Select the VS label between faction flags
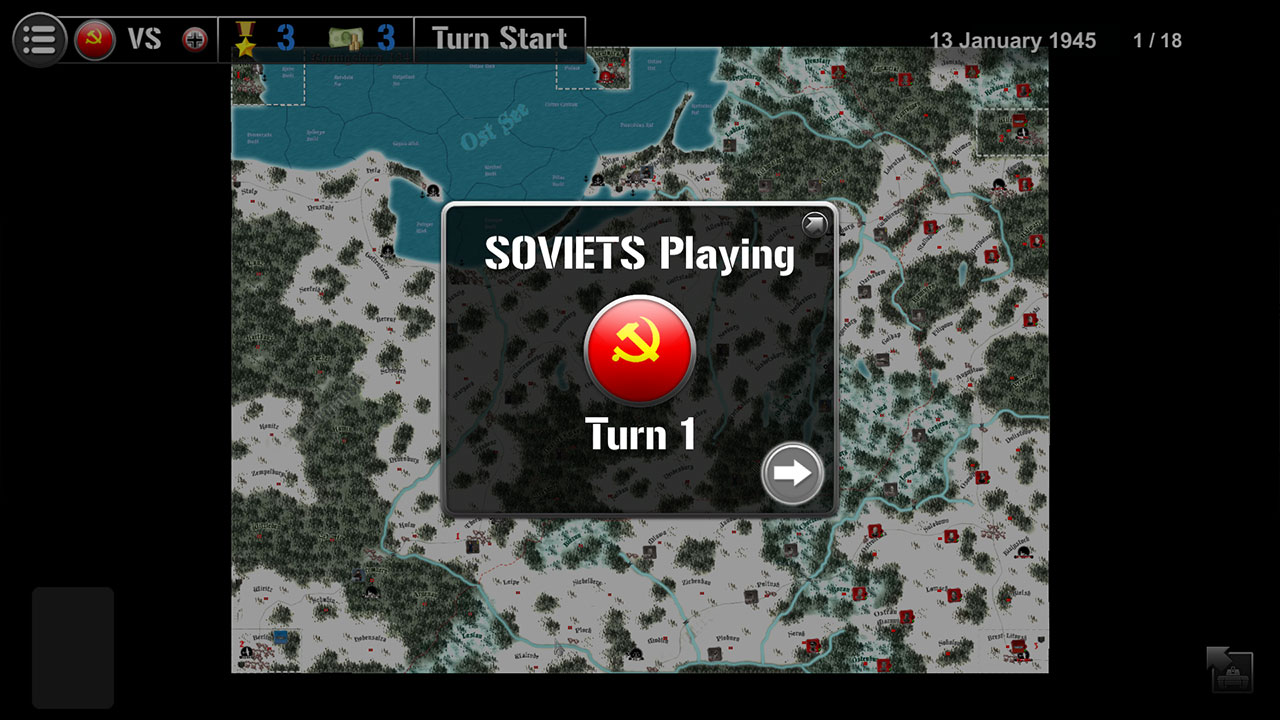This screenshot has width=1280, height=720. click(x=145, y=39)
